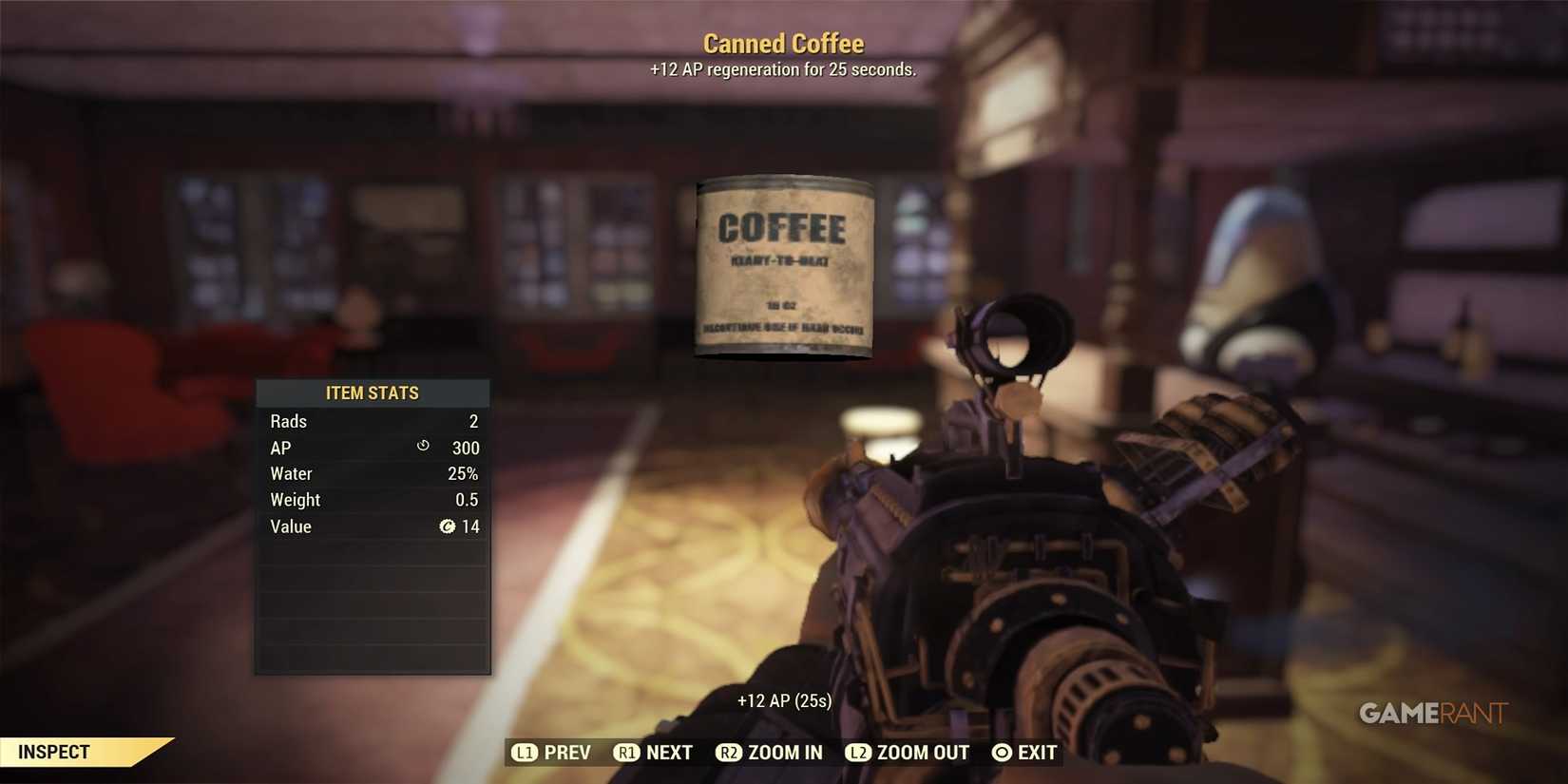Activate ZOOM OUT on the item
This screenshot has height=784, width=1568.
click(x=923, y=752)
